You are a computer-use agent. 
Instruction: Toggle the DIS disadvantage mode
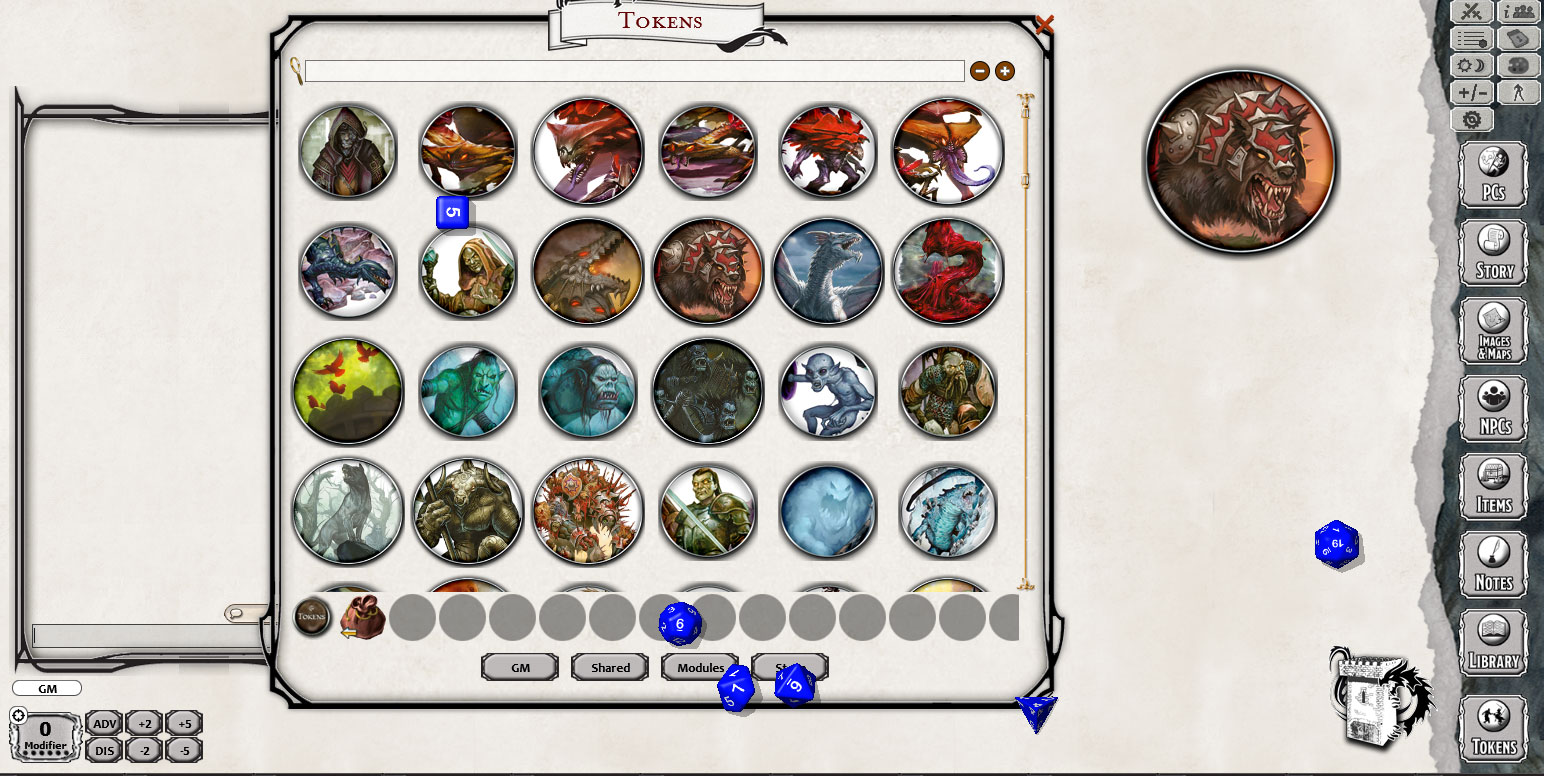[103, 747]
